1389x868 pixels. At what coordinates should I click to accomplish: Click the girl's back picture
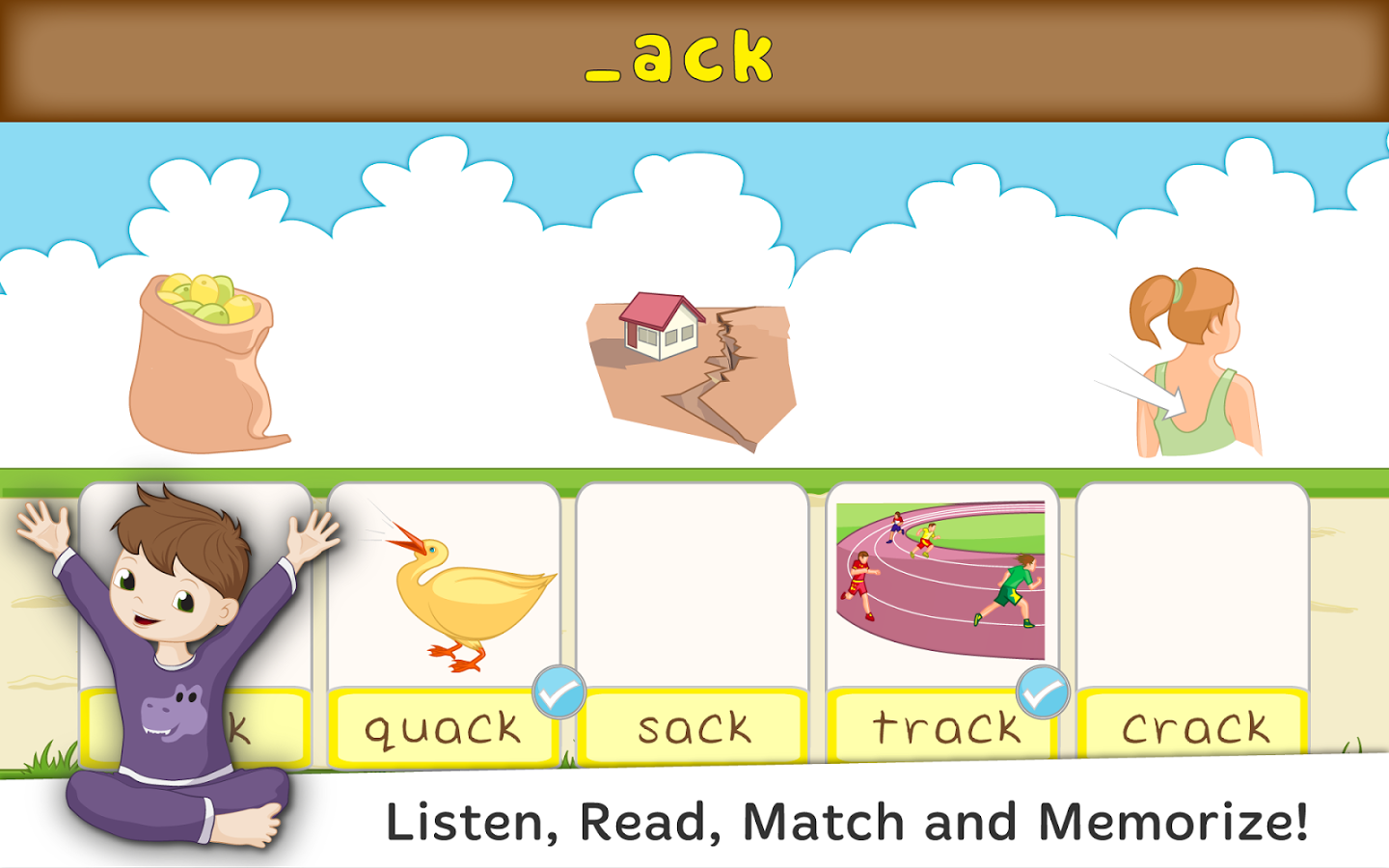1196,366
